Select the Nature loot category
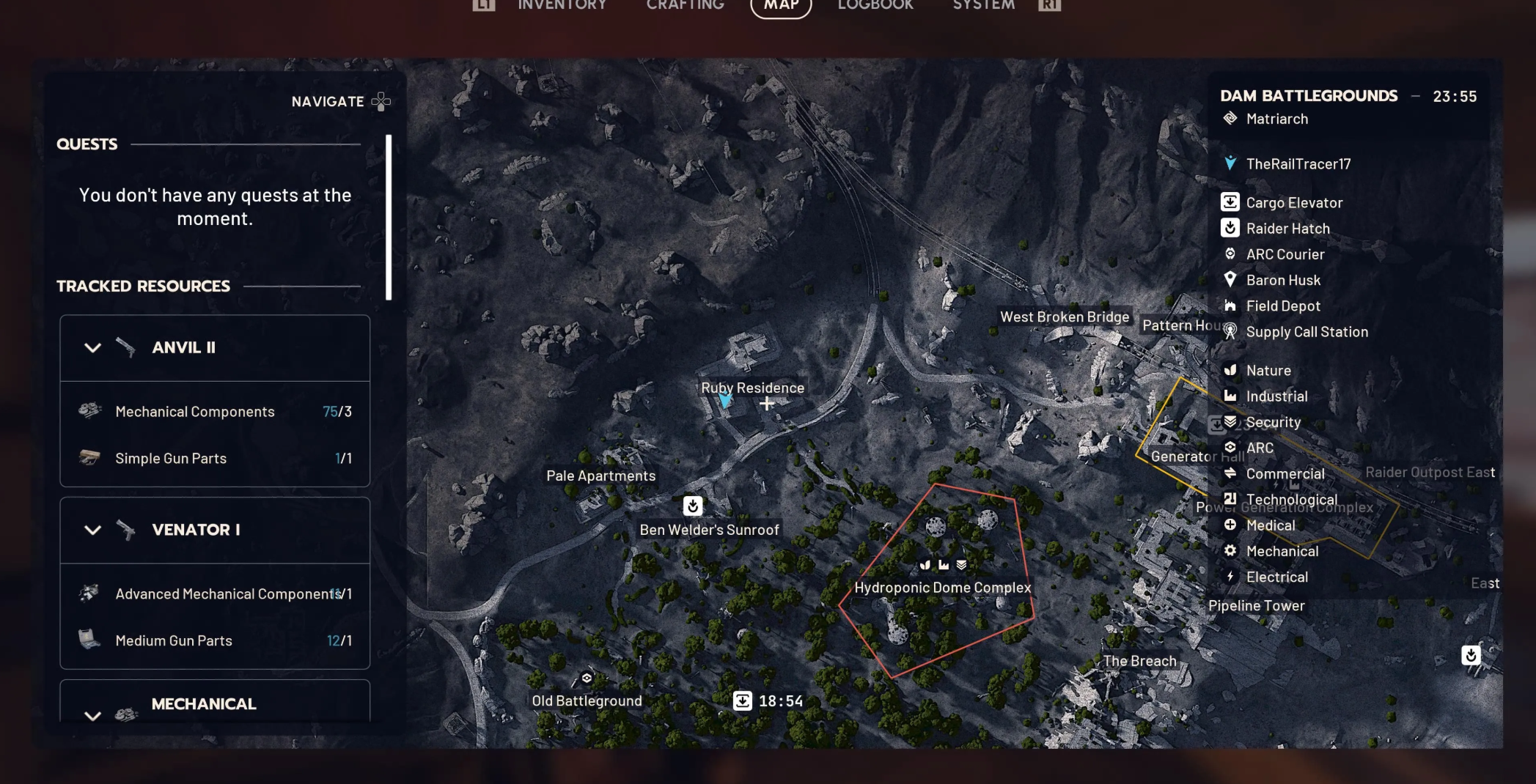The image size is (1536, 784). click(x=1268, y=371)
